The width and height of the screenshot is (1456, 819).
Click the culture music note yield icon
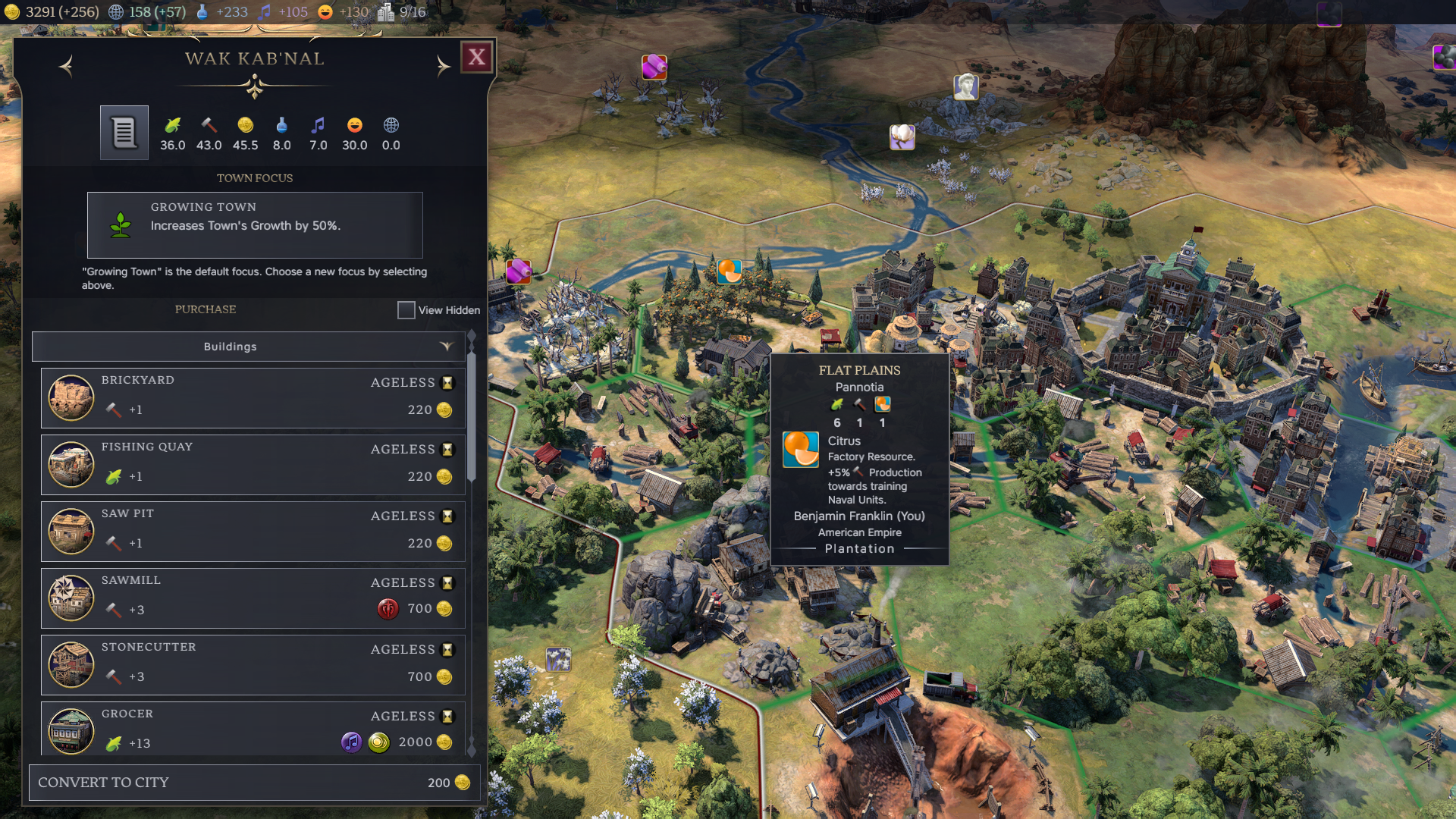click(318, 126)
